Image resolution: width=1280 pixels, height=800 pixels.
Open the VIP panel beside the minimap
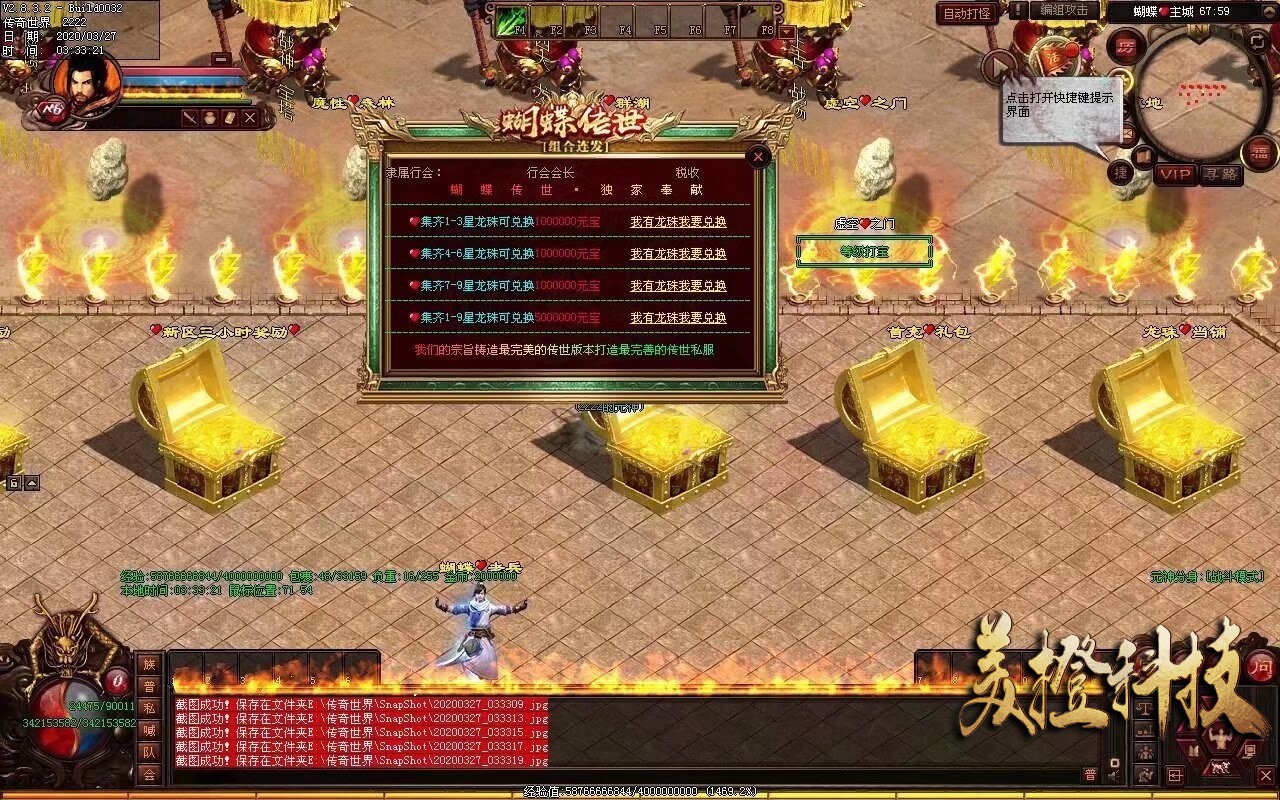coord(1173,176)
